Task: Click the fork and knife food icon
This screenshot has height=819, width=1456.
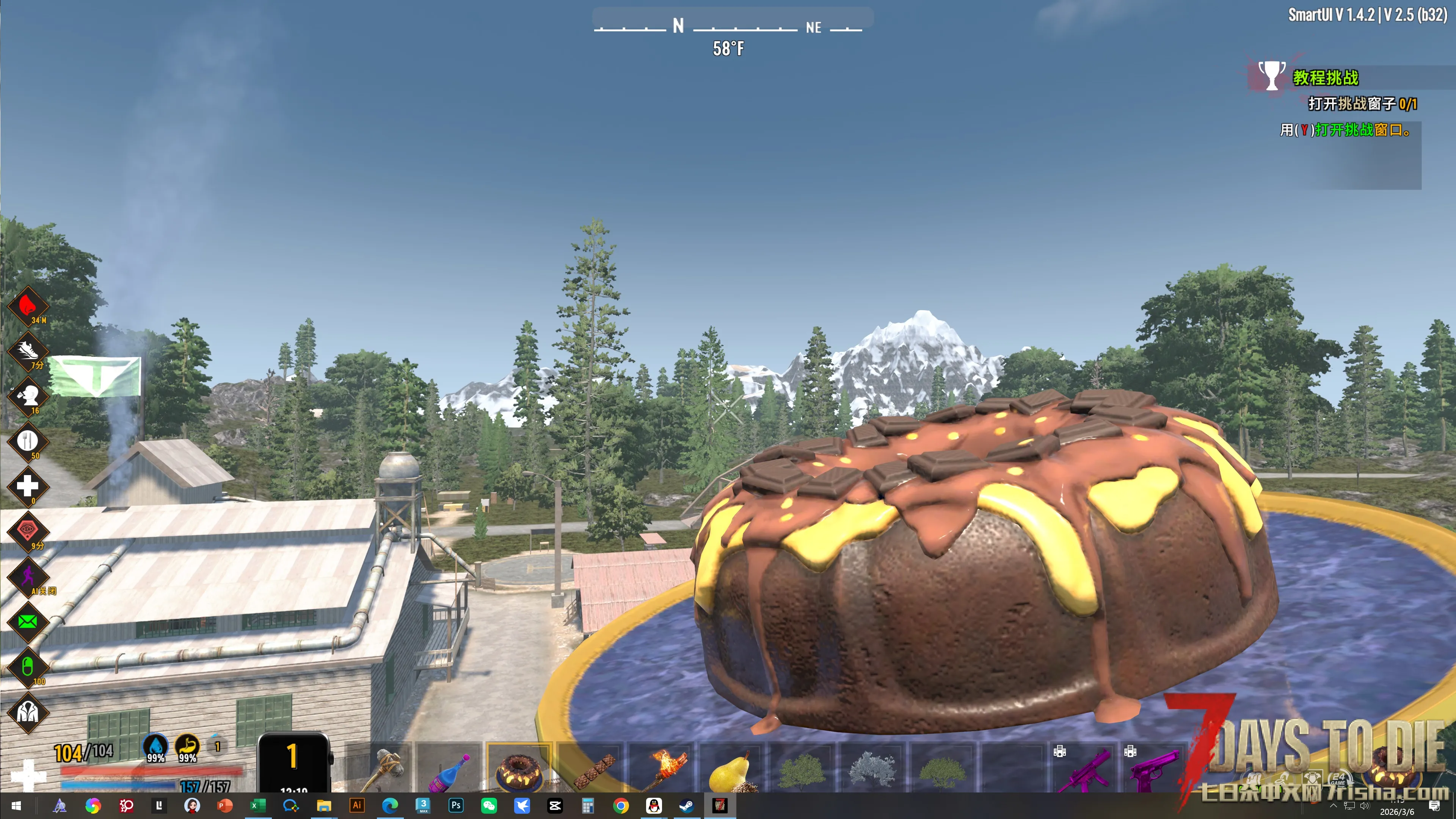Action: [27, 441]
